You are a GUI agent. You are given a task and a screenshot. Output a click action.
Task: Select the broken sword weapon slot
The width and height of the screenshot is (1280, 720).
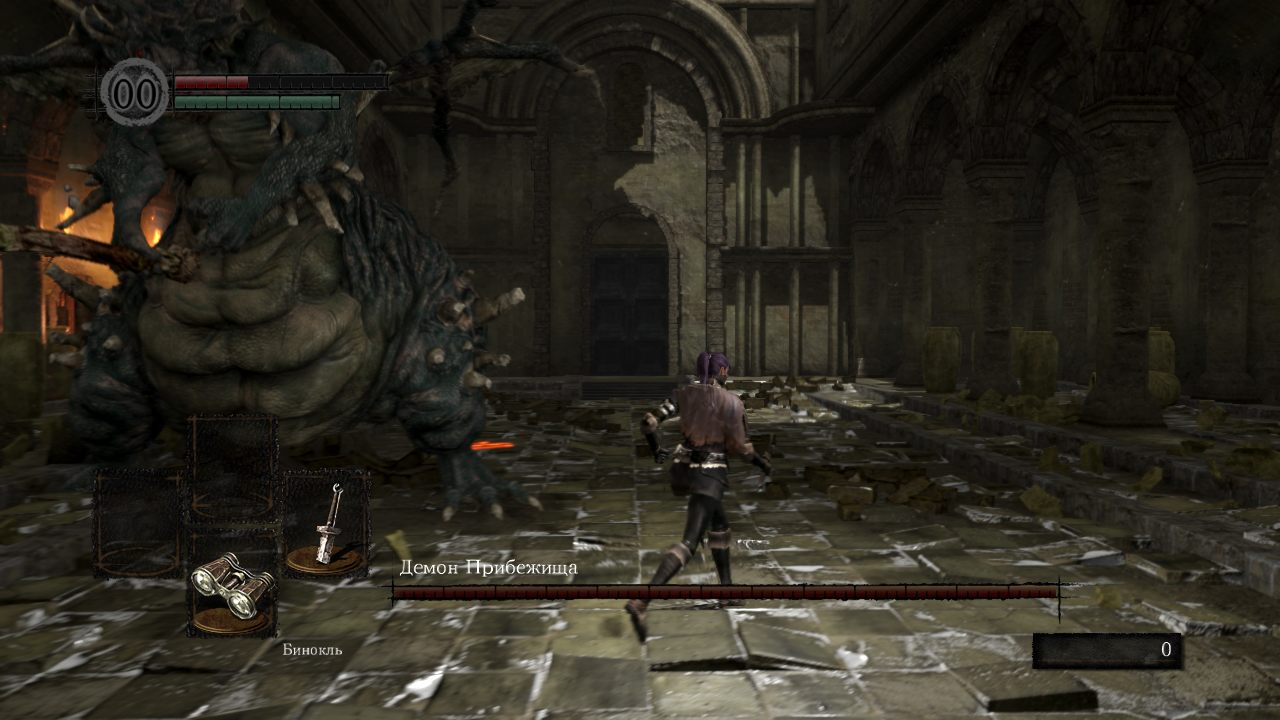pyautogui.click(x=326, y=526)
